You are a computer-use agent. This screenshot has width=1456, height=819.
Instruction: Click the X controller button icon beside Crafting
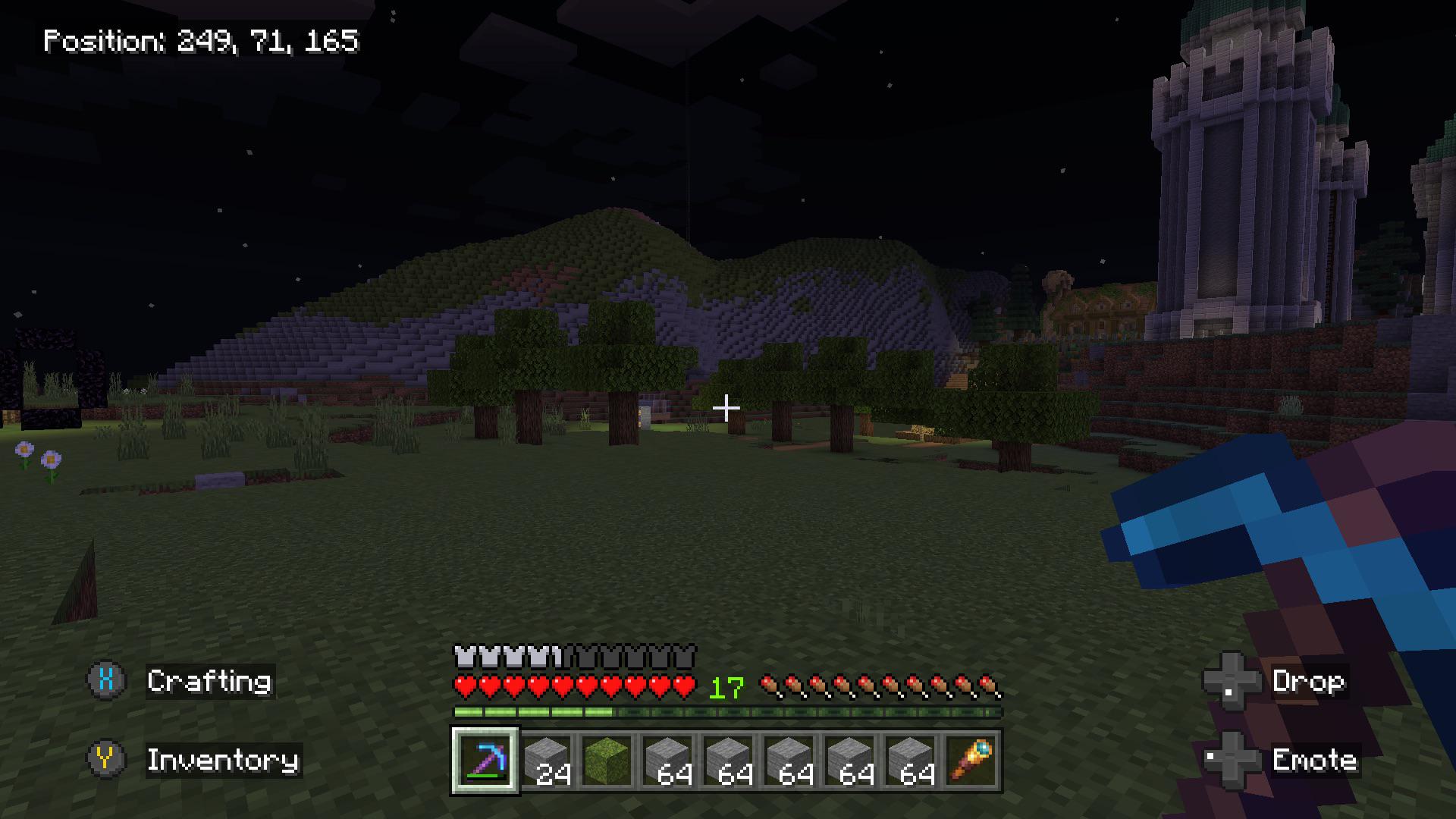click(105, 682)
